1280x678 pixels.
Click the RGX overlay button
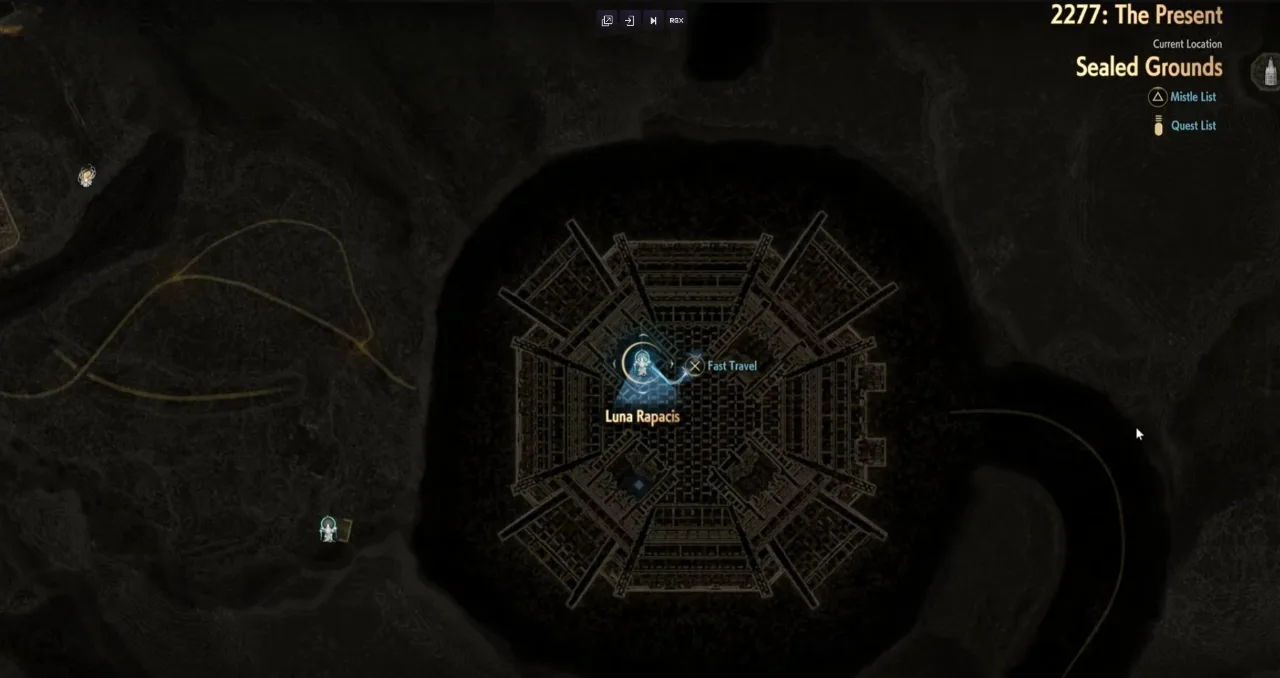point(677,20)
